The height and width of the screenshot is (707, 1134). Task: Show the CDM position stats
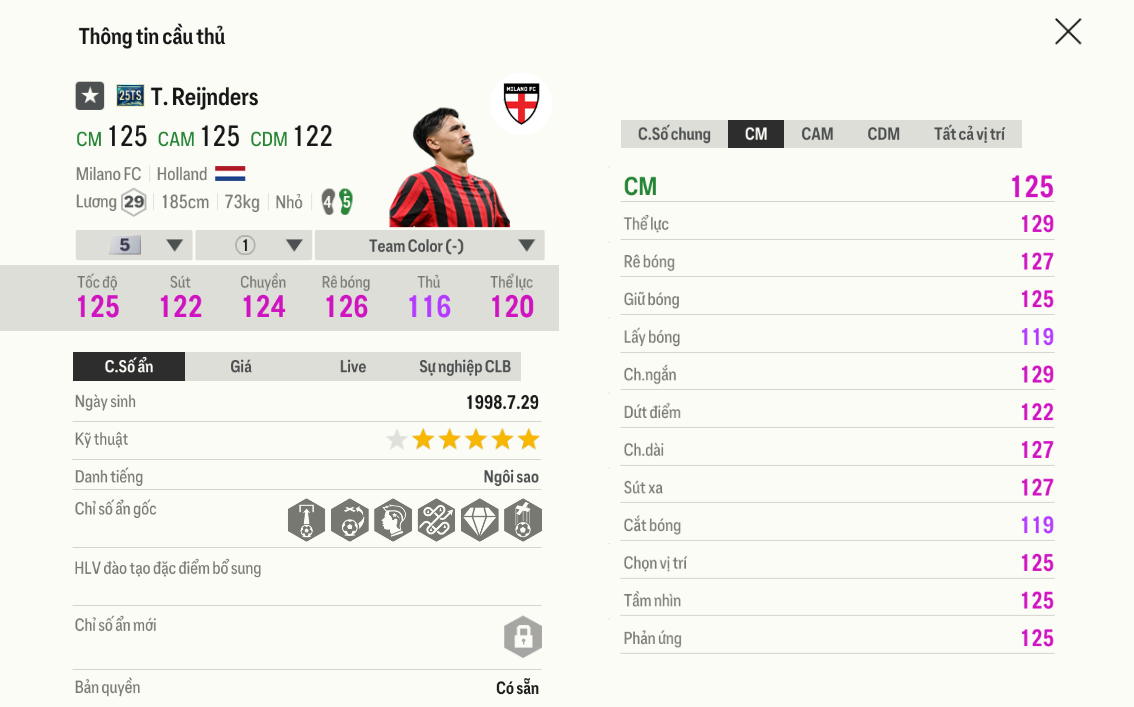tap(883, 134)
